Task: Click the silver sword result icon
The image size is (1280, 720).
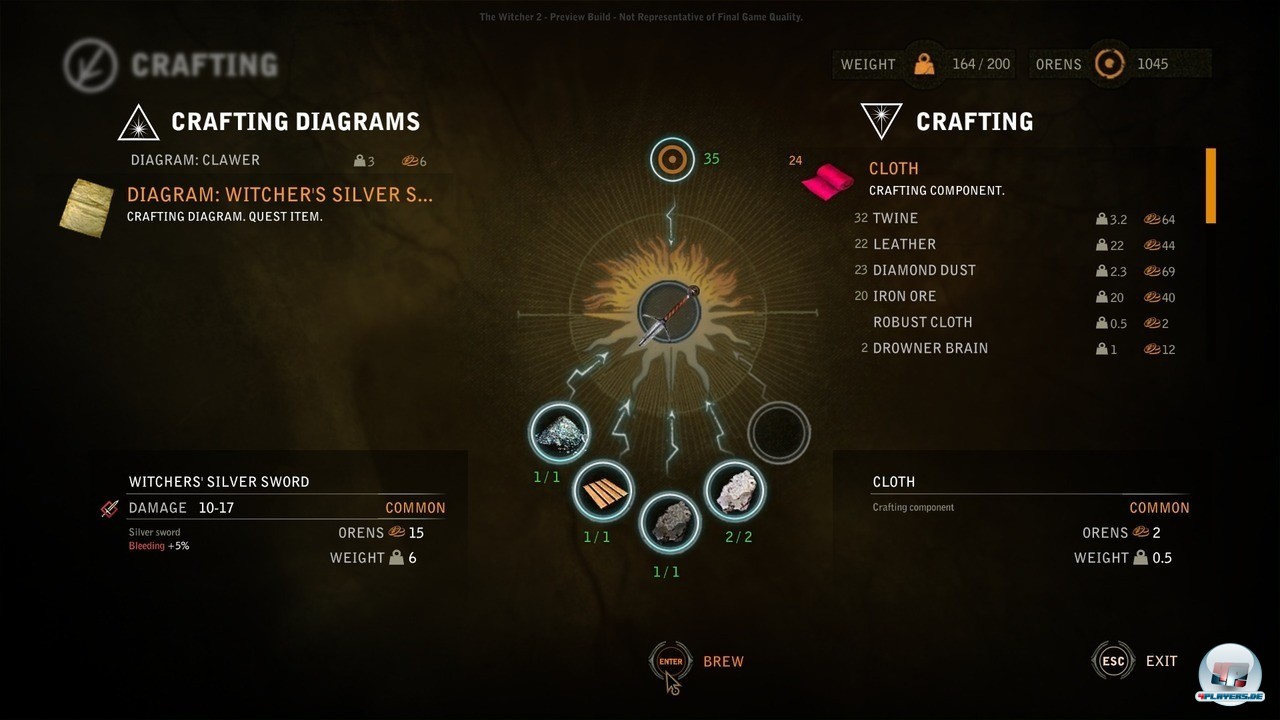Action: pyautogui.click(x=668, y=312)
